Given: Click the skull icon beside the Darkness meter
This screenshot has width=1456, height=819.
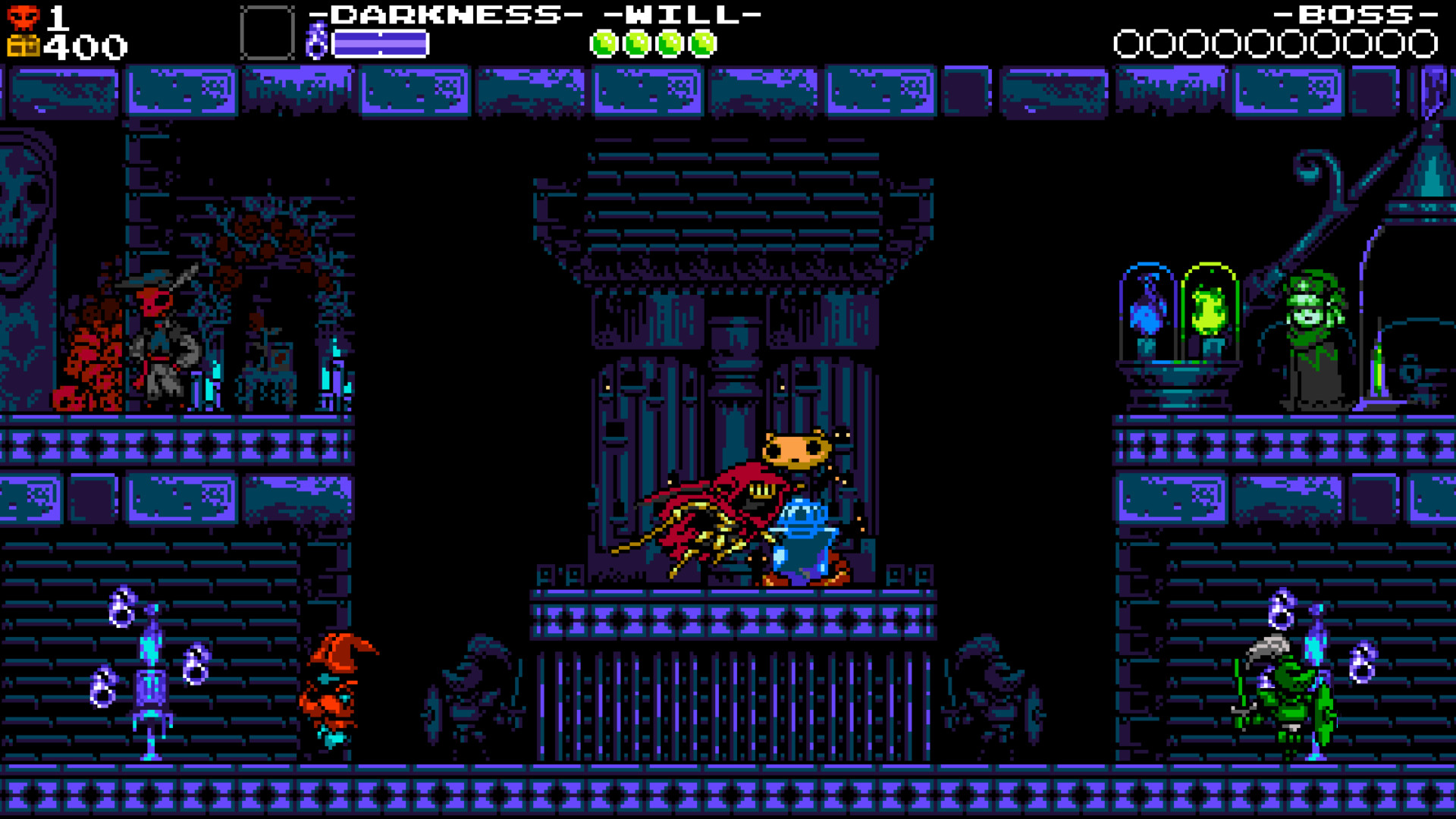Looking at the screenshot, I should pos(318,42).
